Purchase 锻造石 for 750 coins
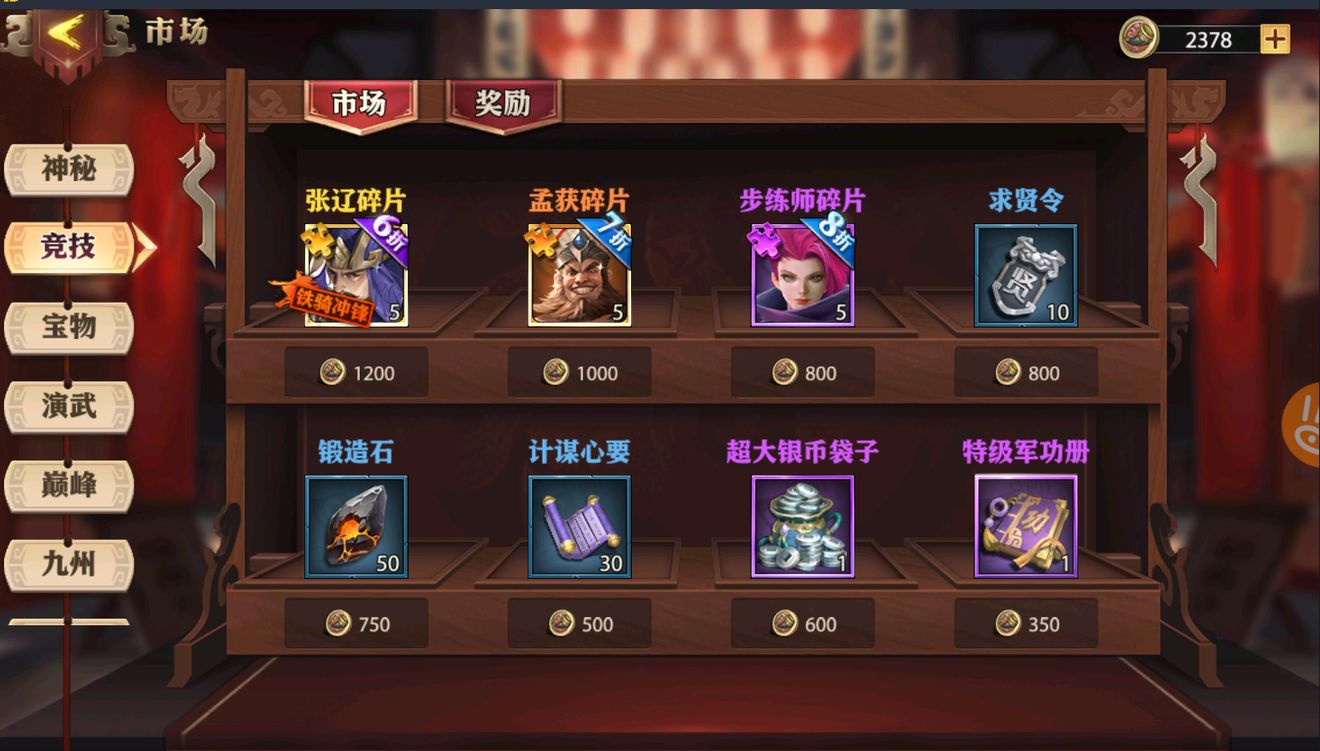Image resolution: width=1320 pixels, height=751 pixels. pyautogui.click(x=355, y=623)
